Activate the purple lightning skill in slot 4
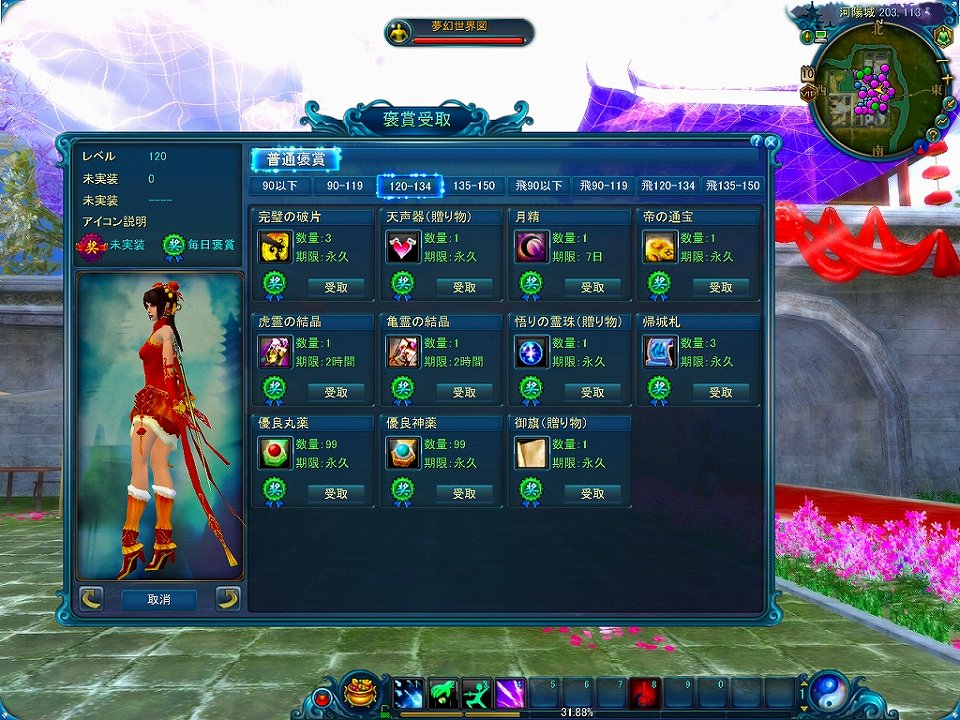This screenshot has height=720, width=960. (509, 692)
